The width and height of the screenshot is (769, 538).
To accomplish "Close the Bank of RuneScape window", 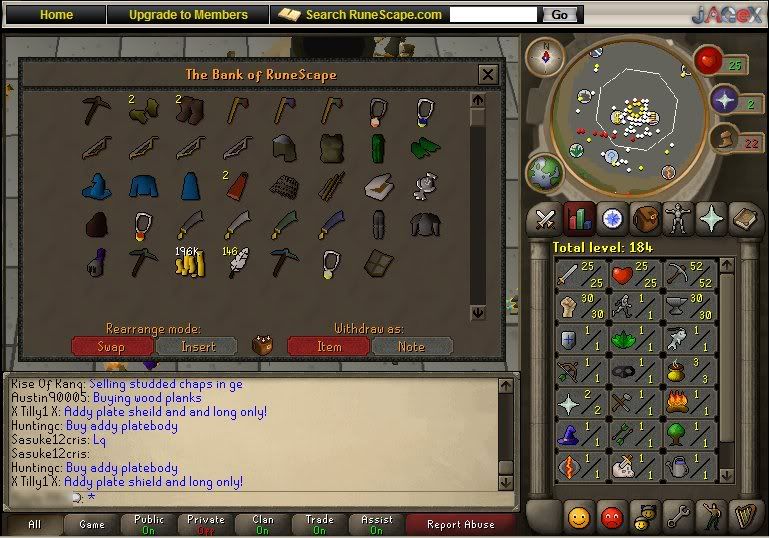I will pyautogui.click(x=487, y=75).
